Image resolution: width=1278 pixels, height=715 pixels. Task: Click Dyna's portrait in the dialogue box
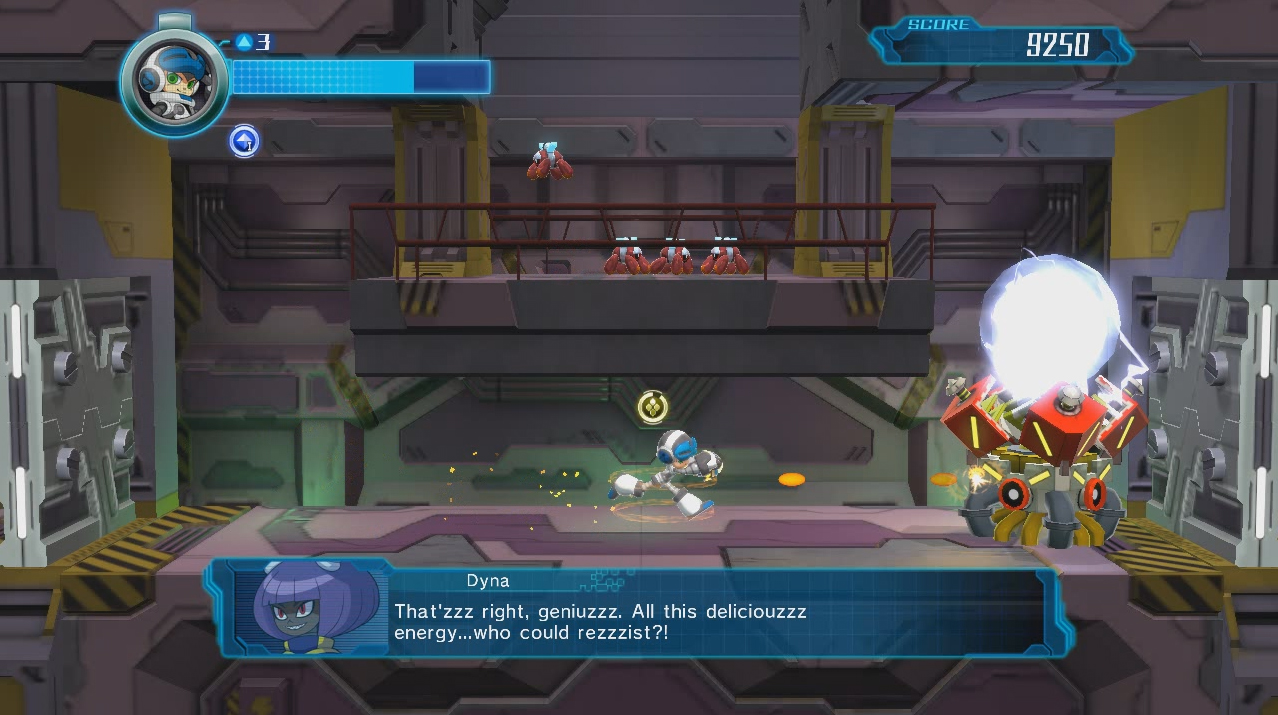[x=309, y=608]
